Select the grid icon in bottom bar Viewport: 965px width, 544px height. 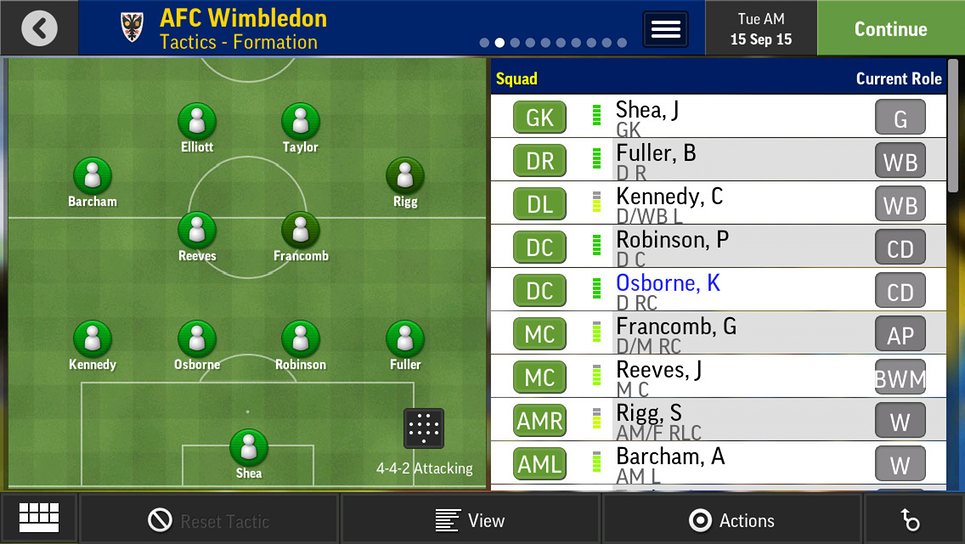(39, 518)
